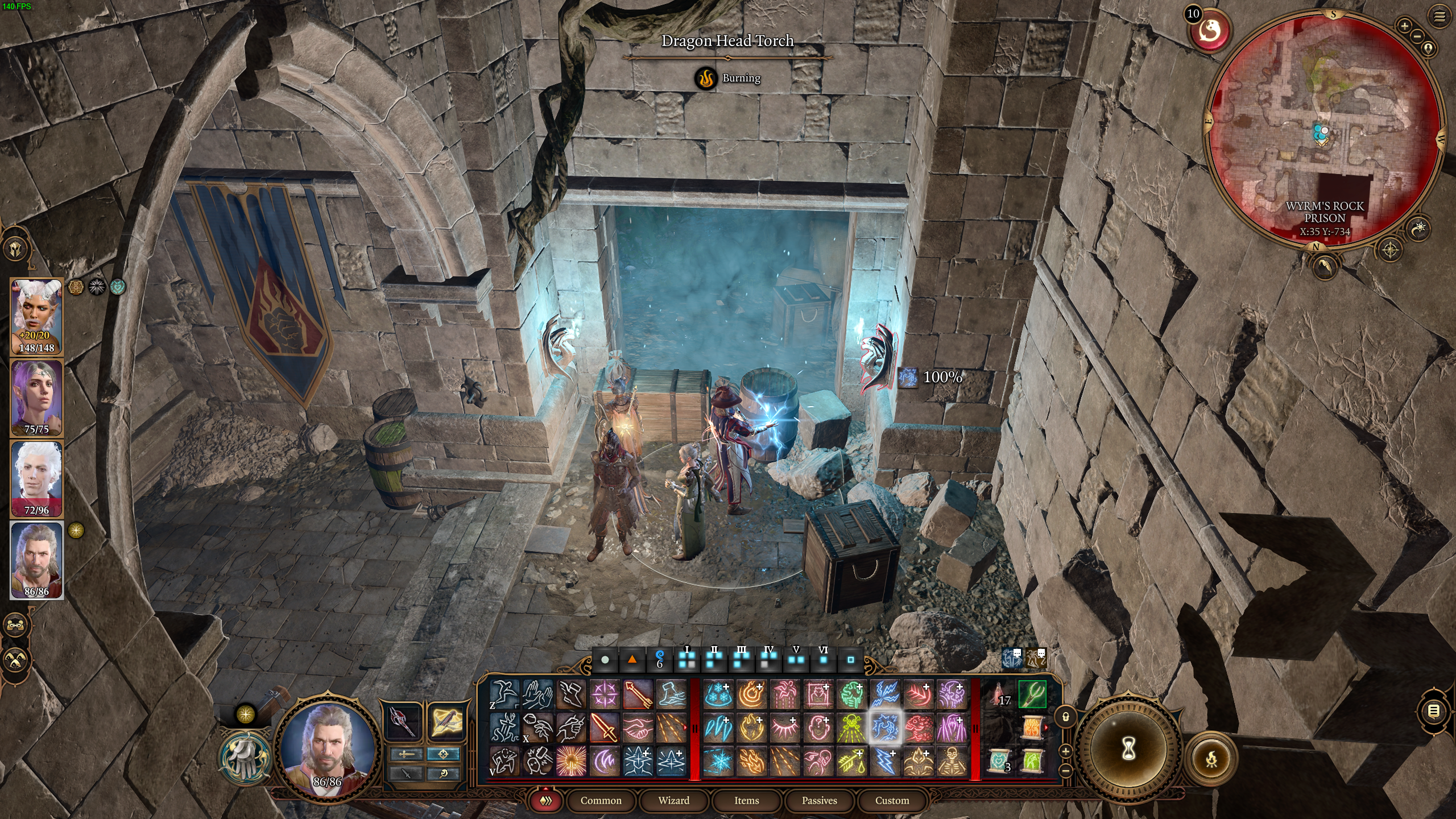Use the red potion stack of 17
Screen dimensions: 1456x819
tap(998, 695)
